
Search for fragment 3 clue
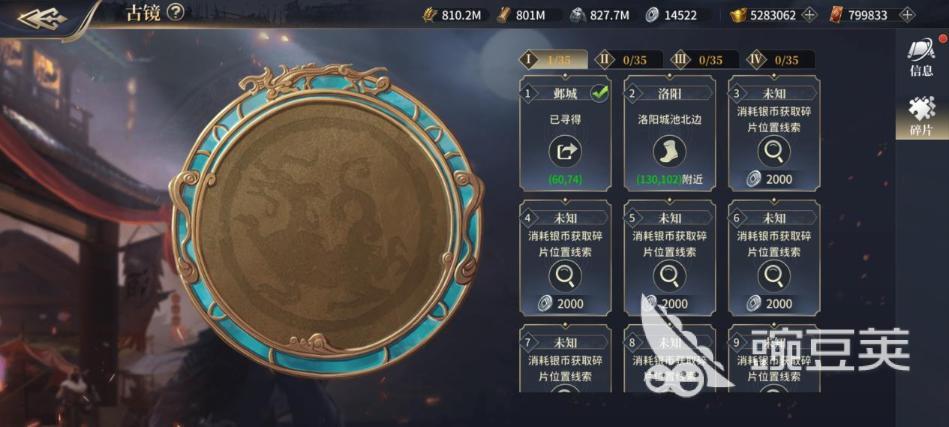[x=772, y=152]
